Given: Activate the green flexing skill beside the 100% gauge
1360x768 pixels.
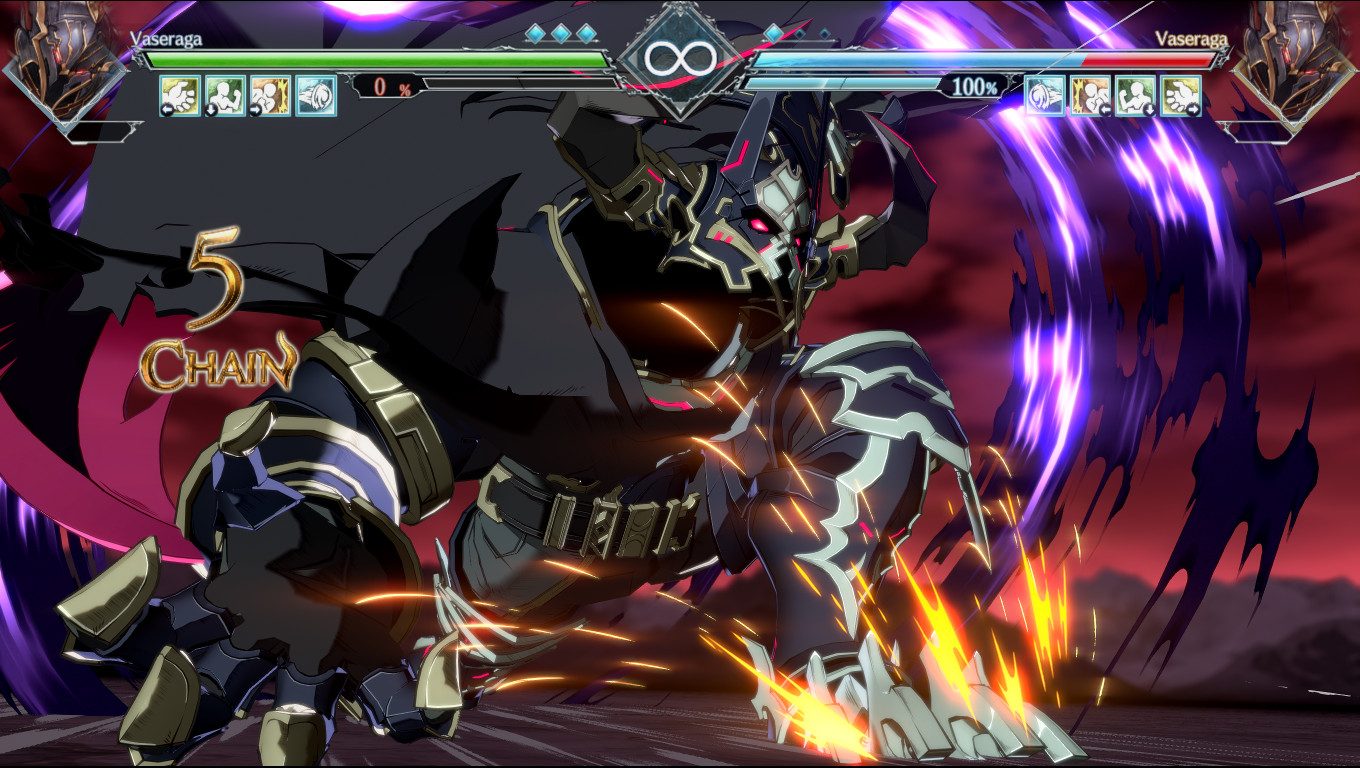Looking at the screenshot, I should point(1135,96).
